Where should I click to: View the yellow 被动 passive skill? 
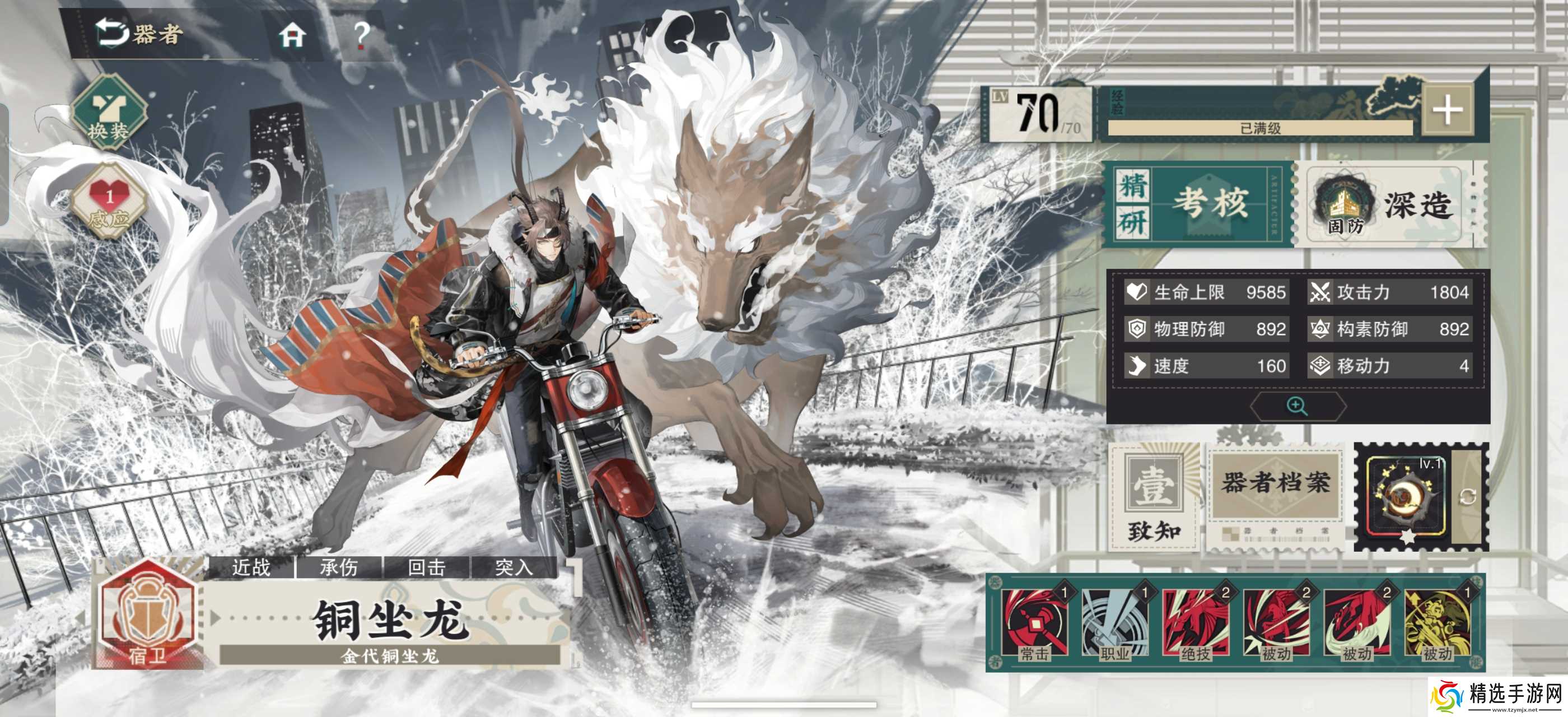coord(1437,623)
